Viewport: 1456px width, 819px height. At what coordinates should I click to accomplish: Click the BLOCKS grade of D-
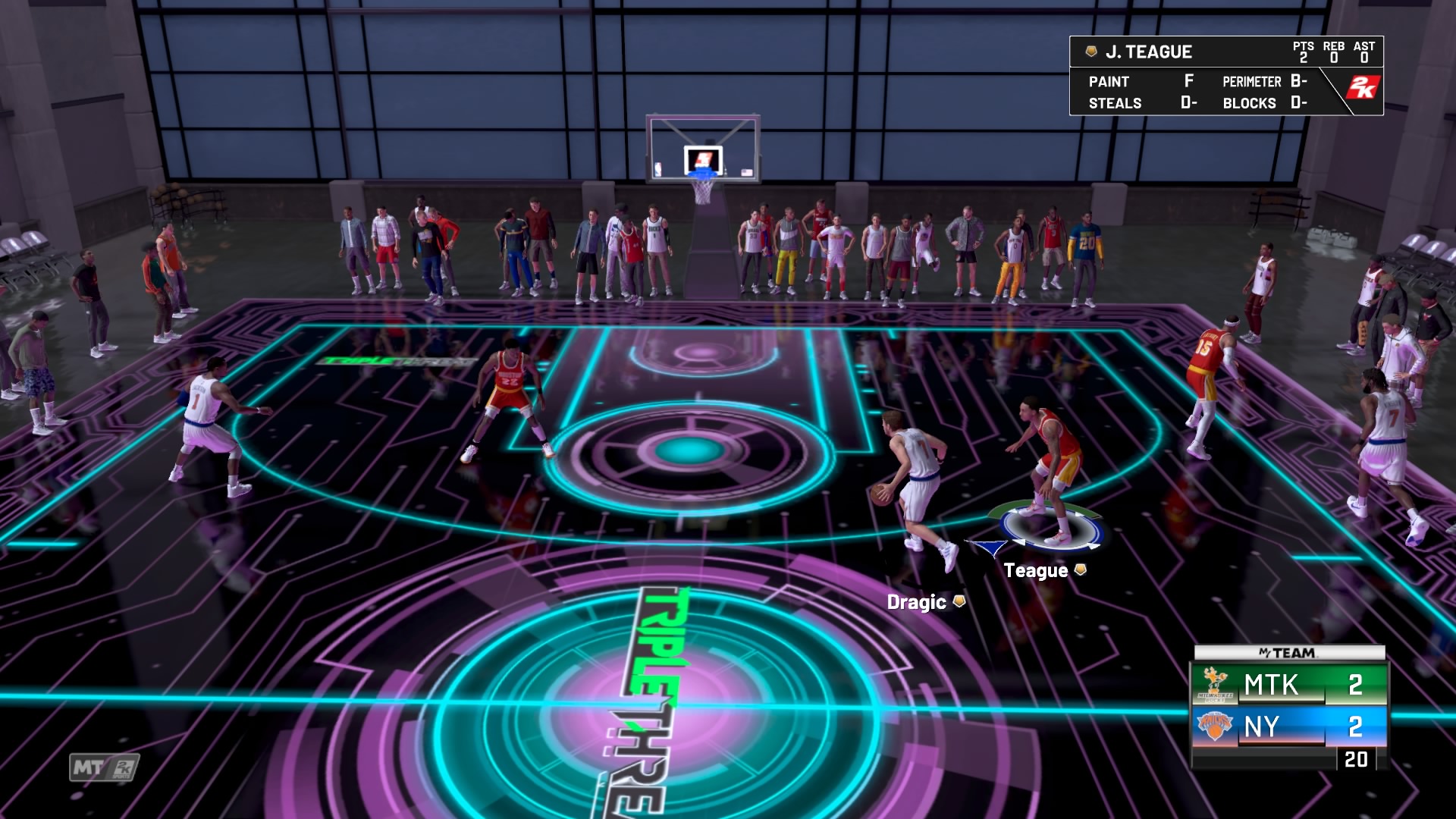click(x=1300, y=102)
